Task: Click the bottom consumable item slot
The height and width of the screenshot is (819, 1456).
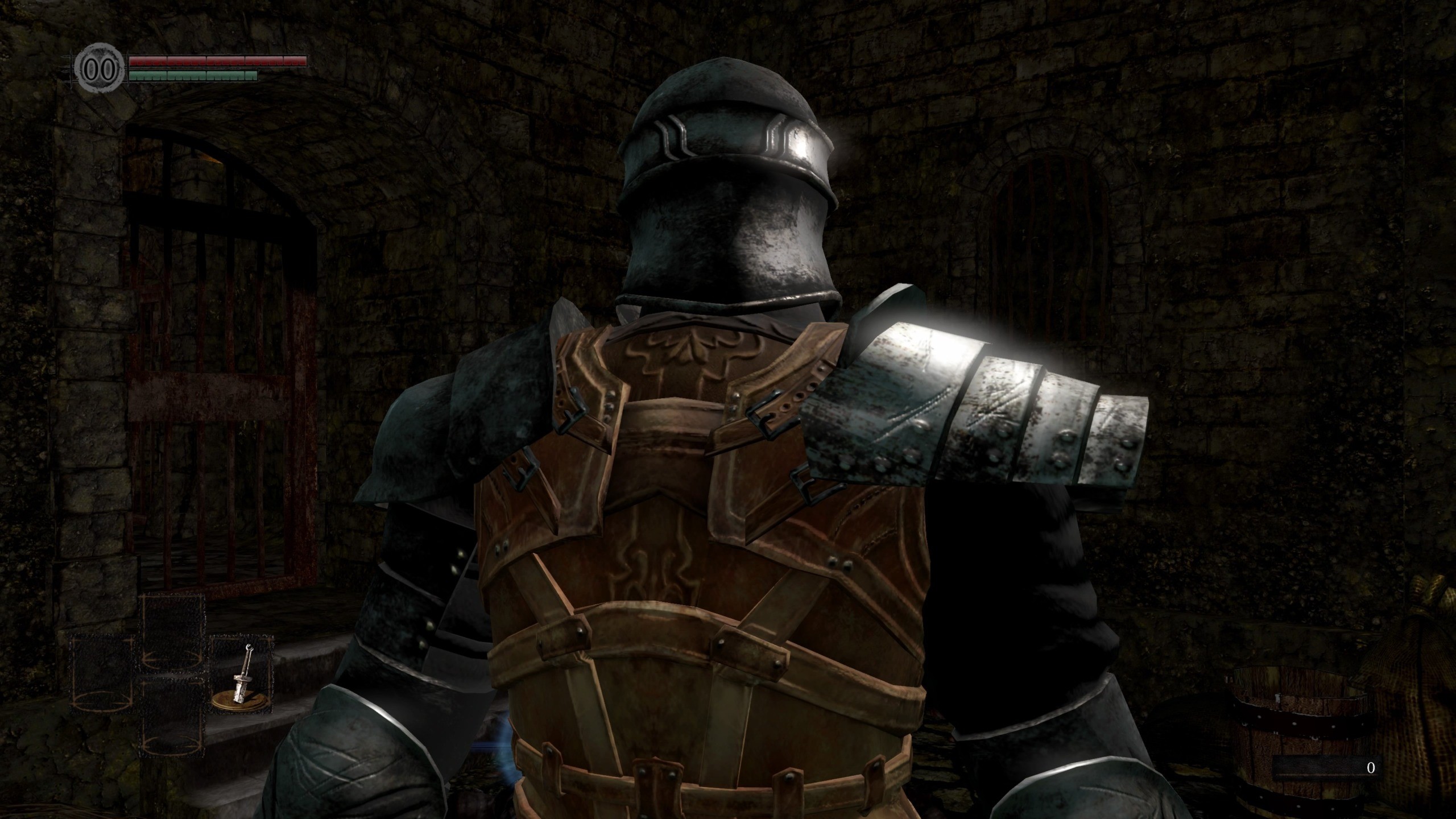Action: click(x=173, y=718)
